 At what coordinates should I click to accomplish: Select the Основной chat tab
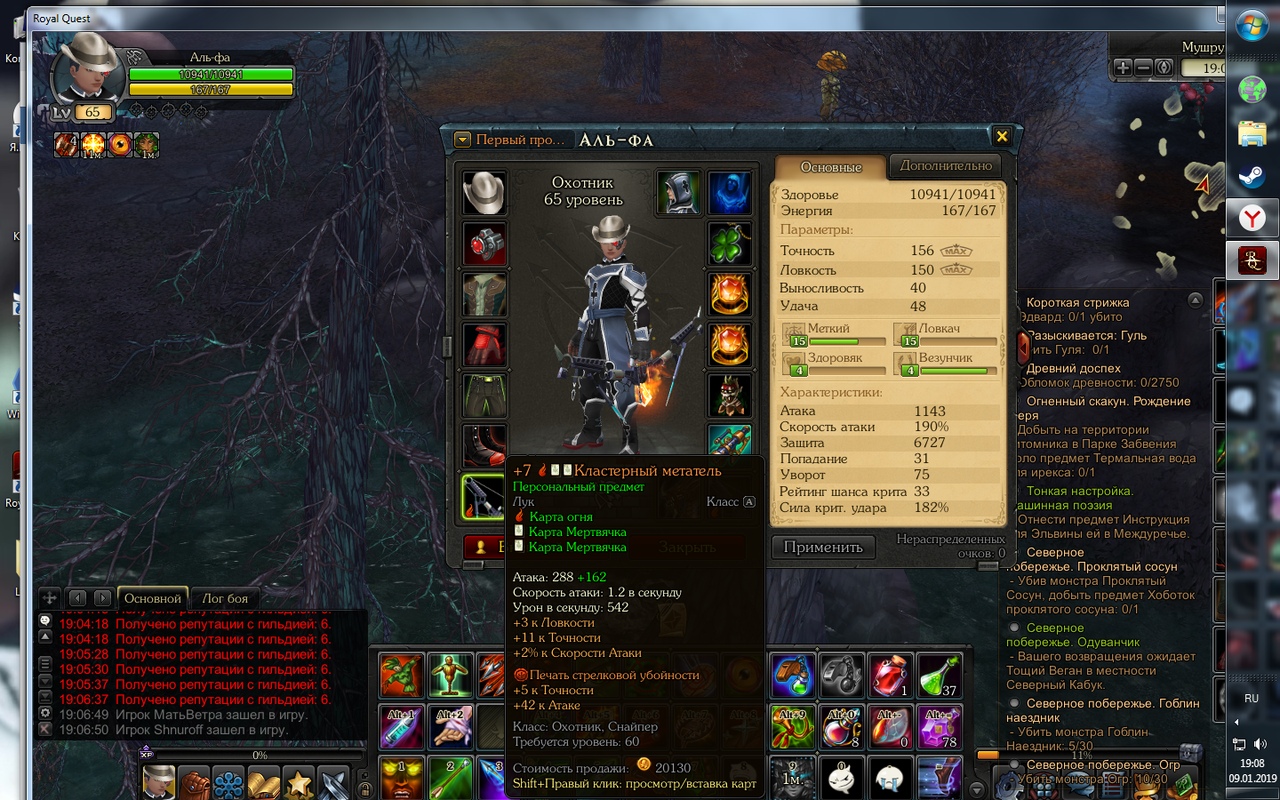[x=152, y=599]
